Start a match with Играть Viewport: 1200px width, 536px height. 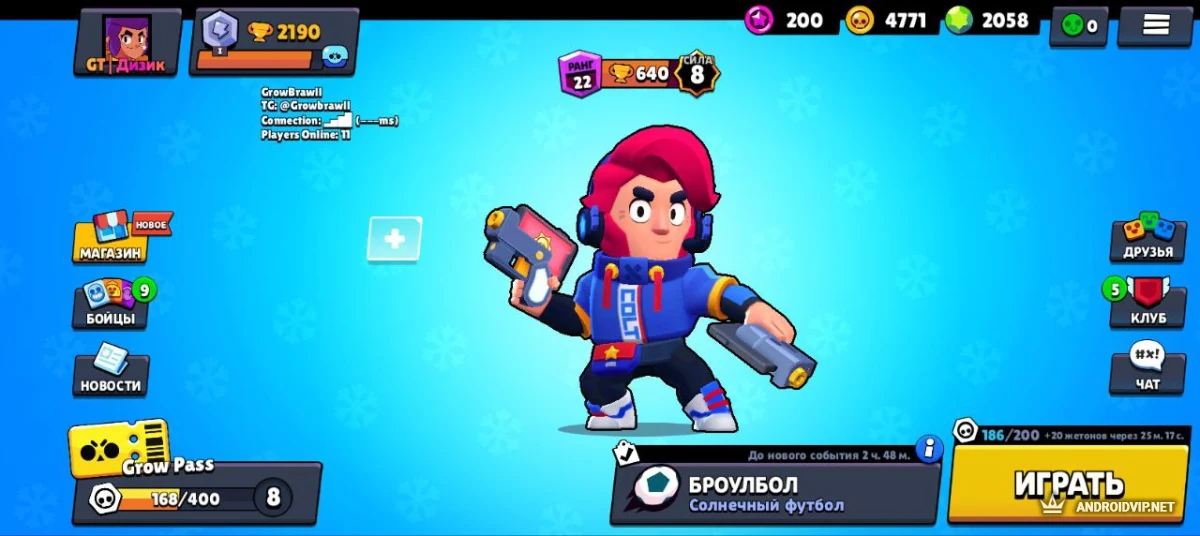[x=1069, y=486]
